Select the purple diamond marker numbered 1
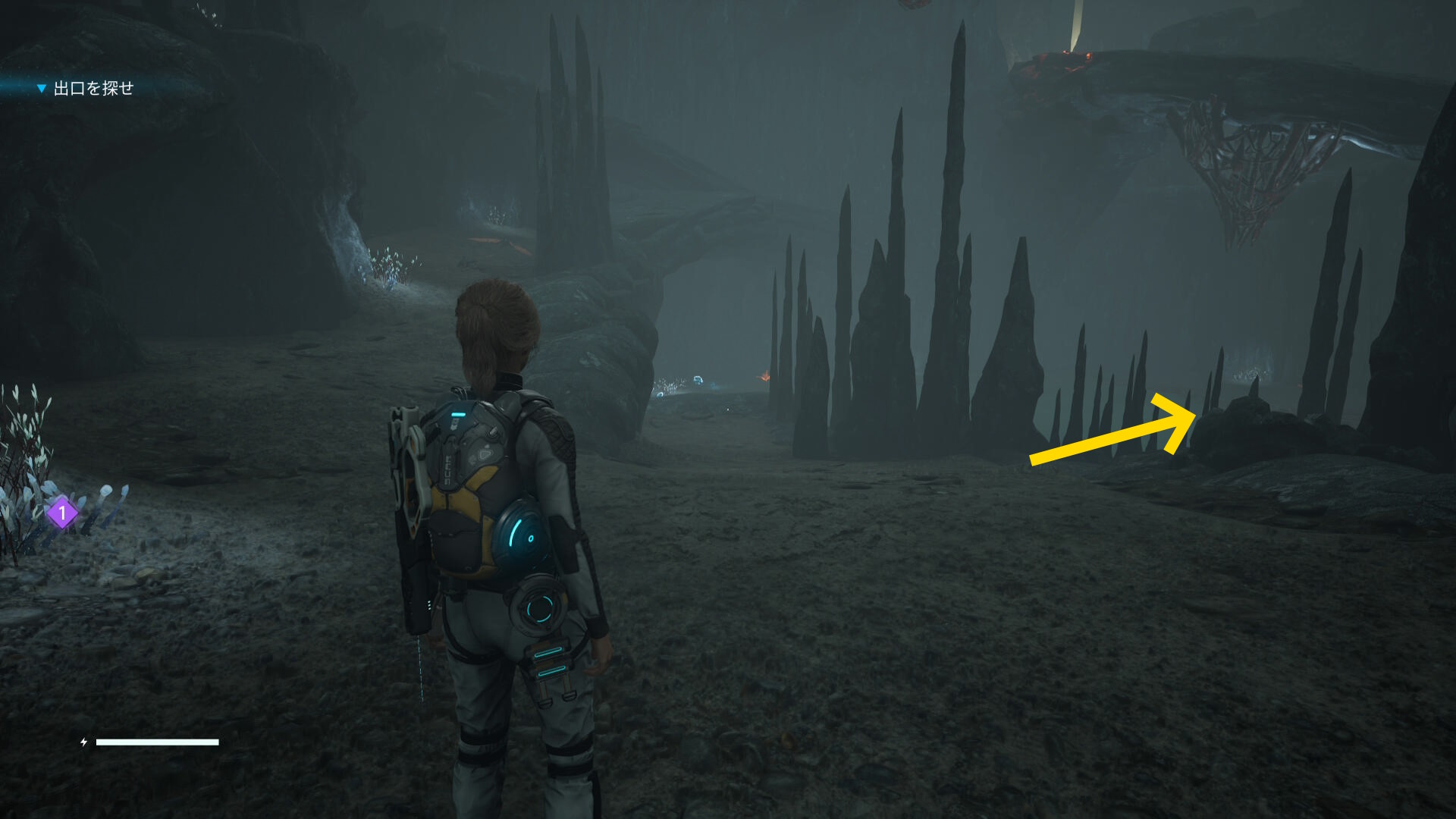This screenshot has height=819, width=1456. (62, 513)
